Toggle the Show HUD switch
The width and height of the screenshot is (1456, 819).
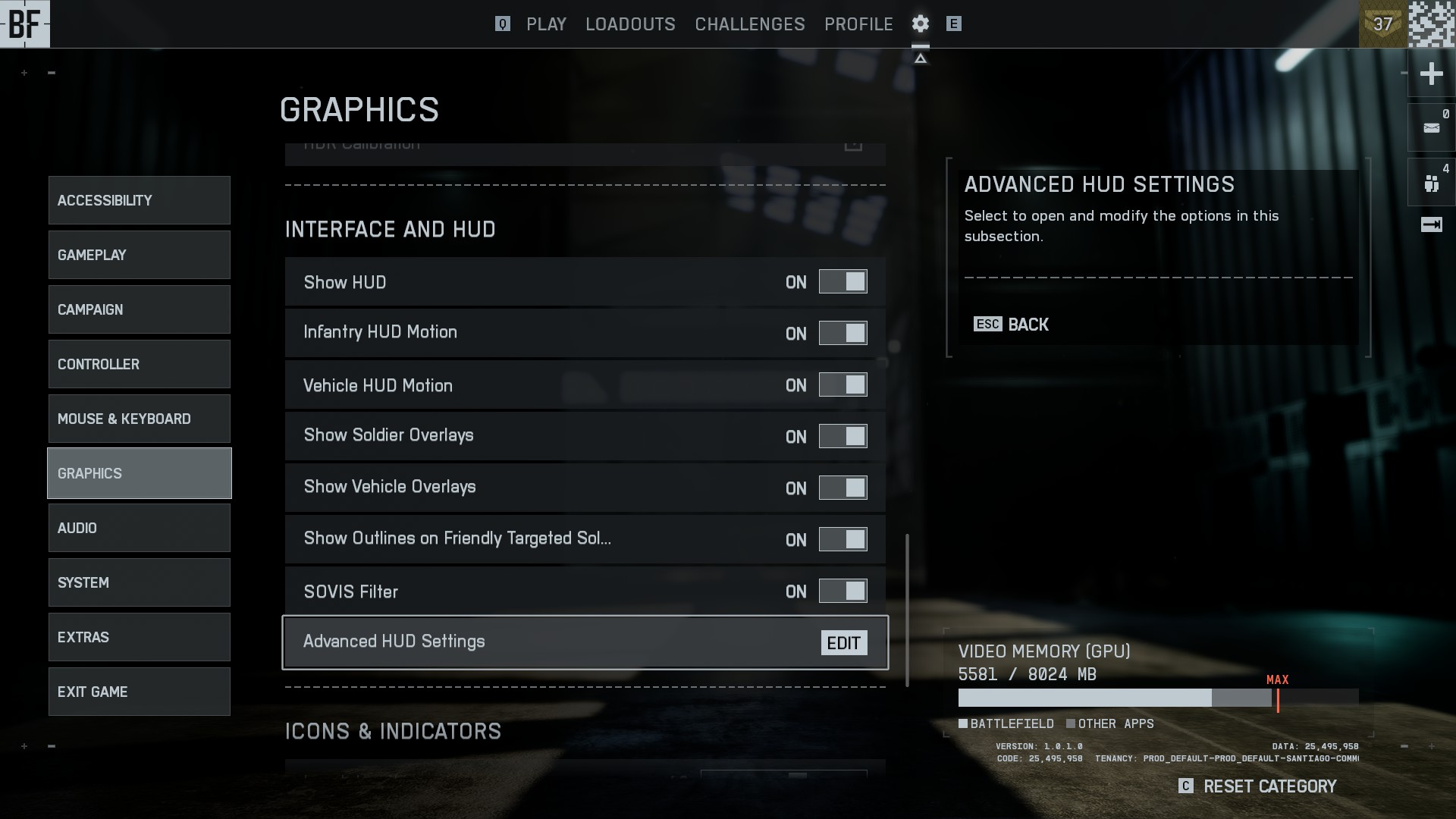coord(843,282)
